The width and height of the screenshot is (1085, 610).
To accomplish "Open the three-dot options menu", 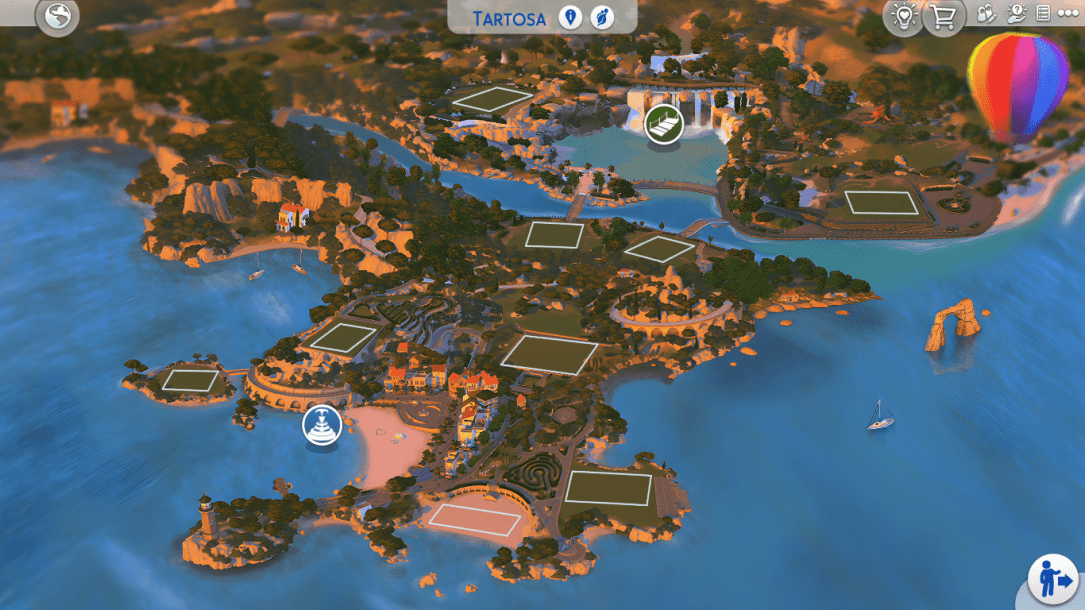I will [1068, 14].
